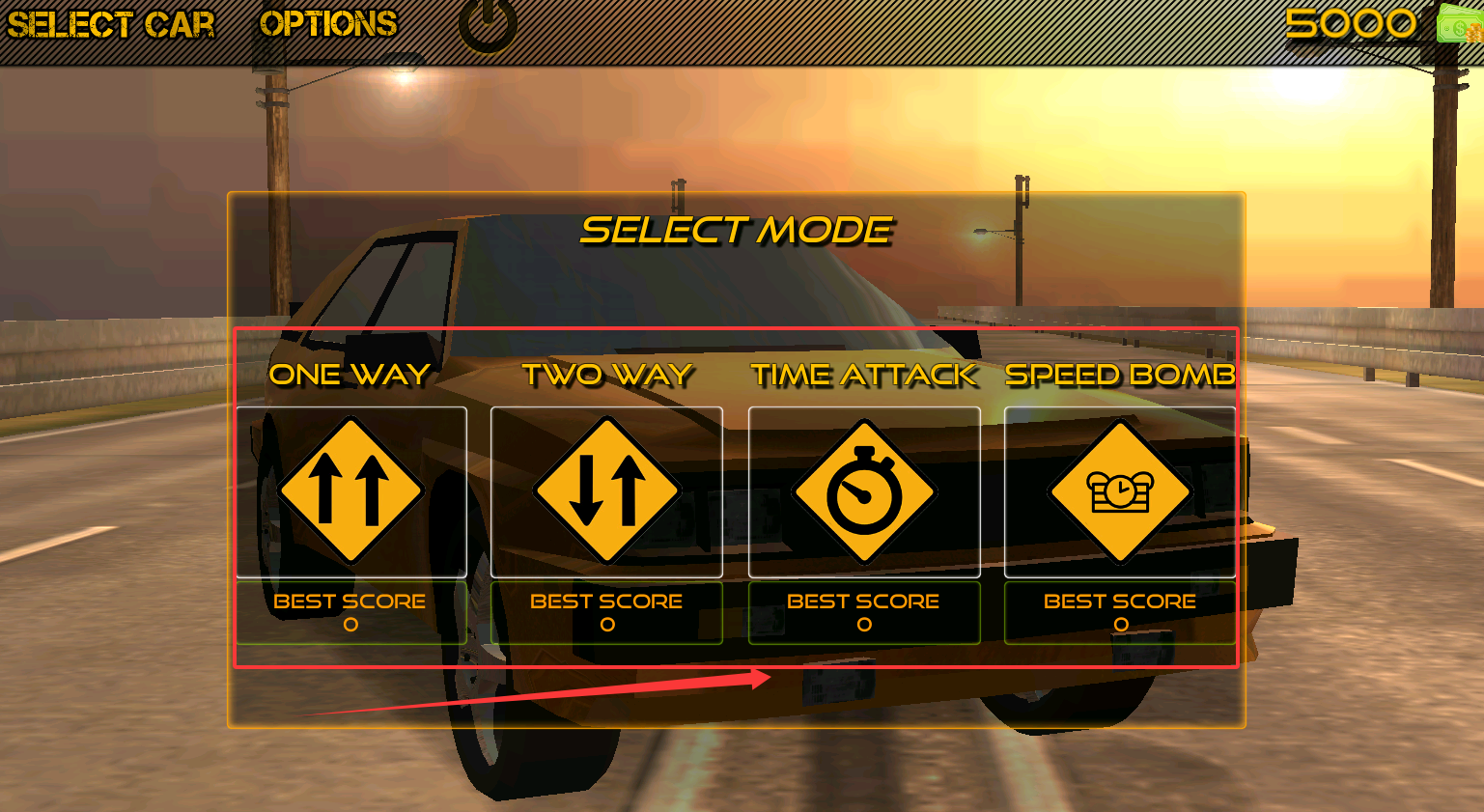Choose the One Way mode tile
The height and width of the screenshot is (812, 1484).
(351, 491)
